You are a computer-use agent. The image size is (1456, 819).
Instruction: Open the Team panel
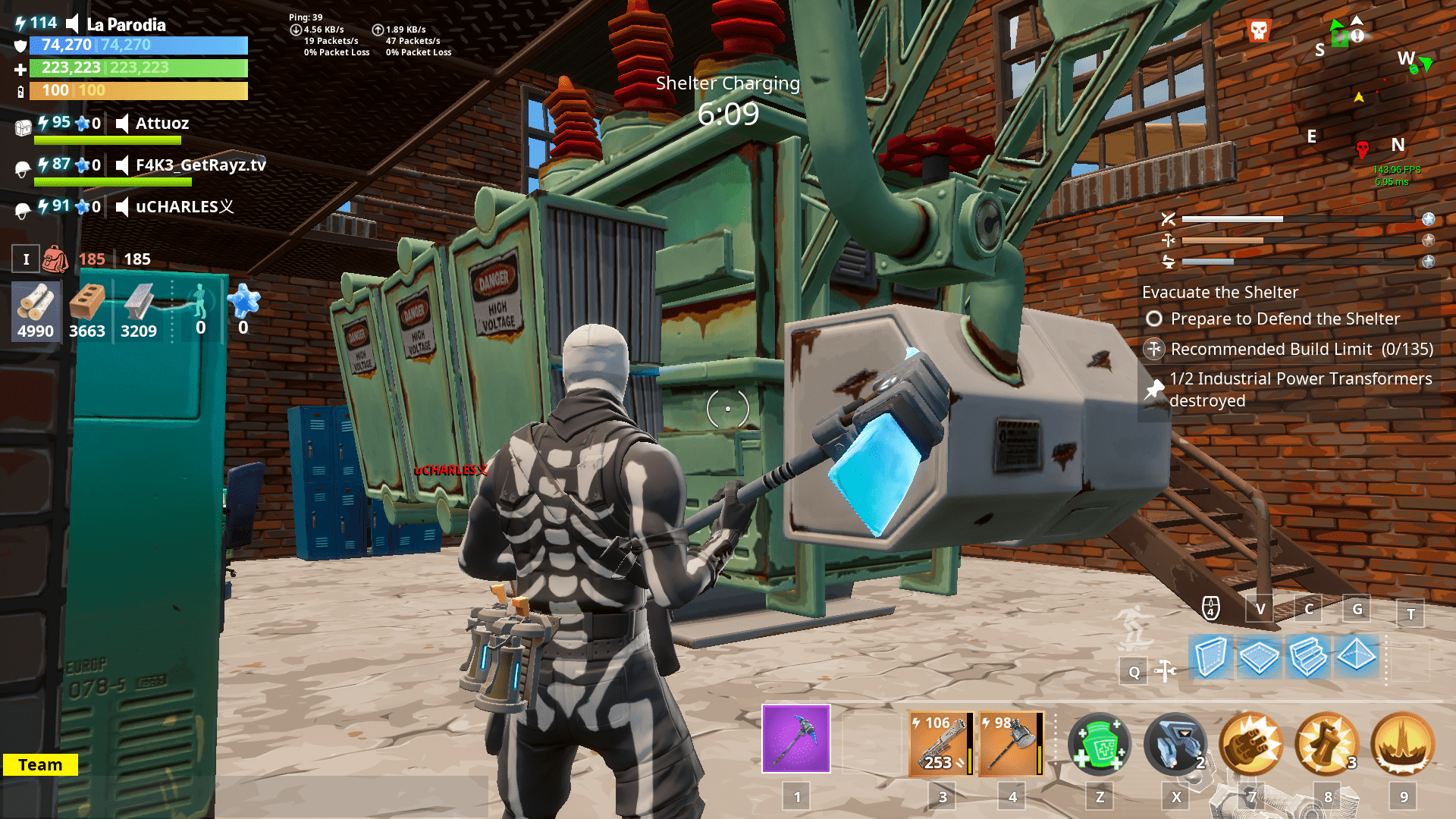(x=42, y=764)
